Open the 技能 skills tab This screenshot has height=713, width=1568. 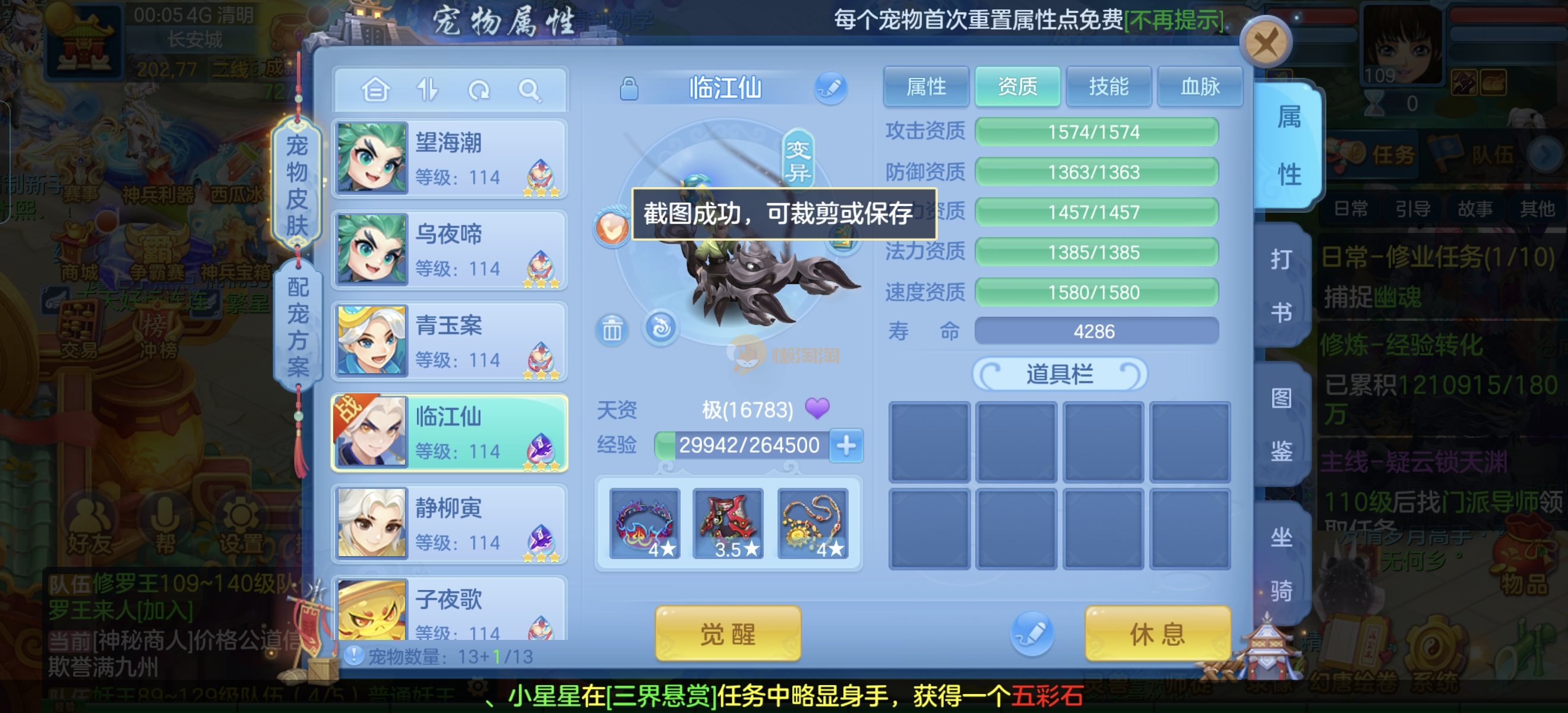(x=1108, y=87)
